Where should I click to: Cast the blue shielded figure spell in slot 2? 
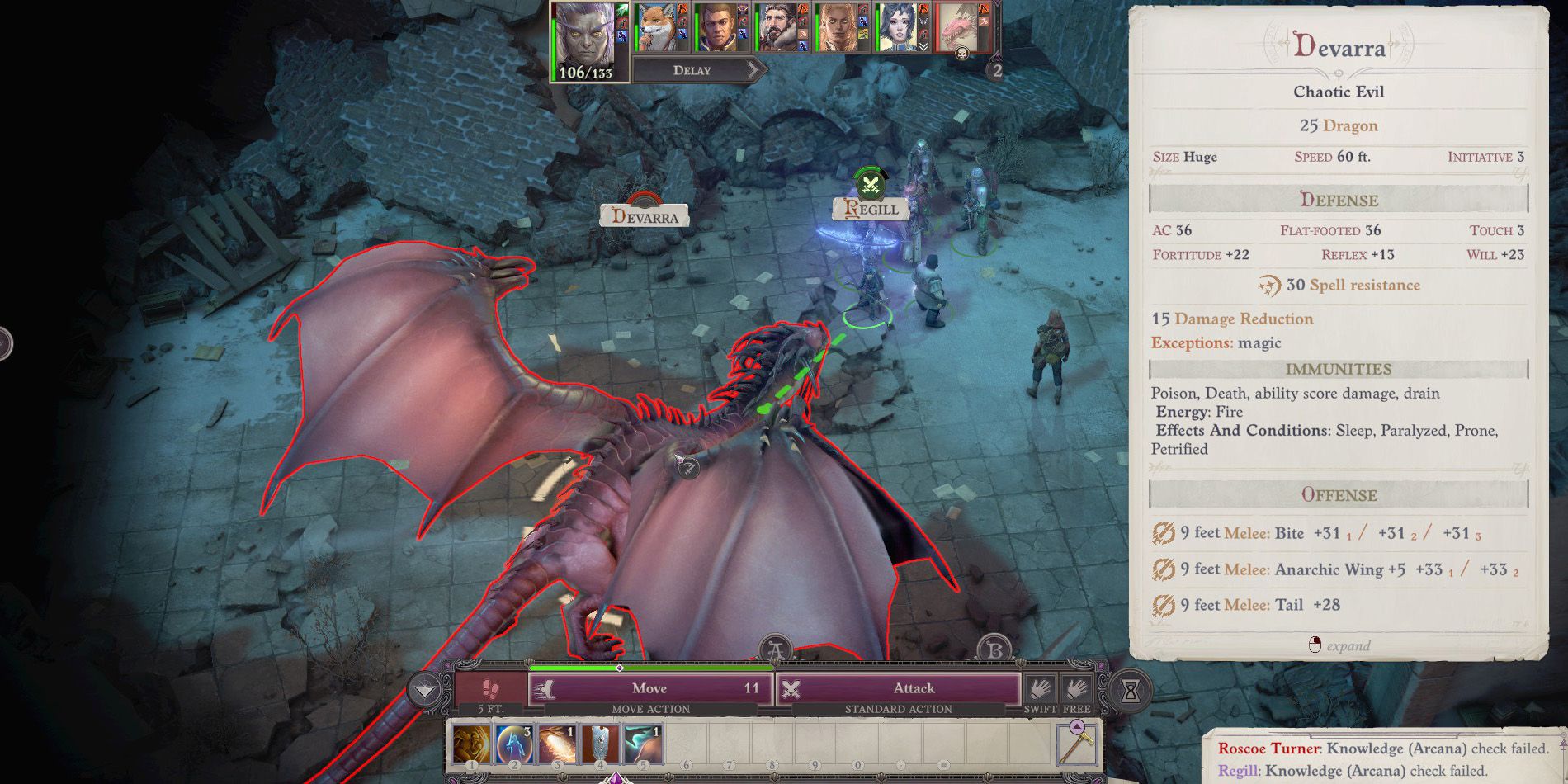tap(514, 744)
